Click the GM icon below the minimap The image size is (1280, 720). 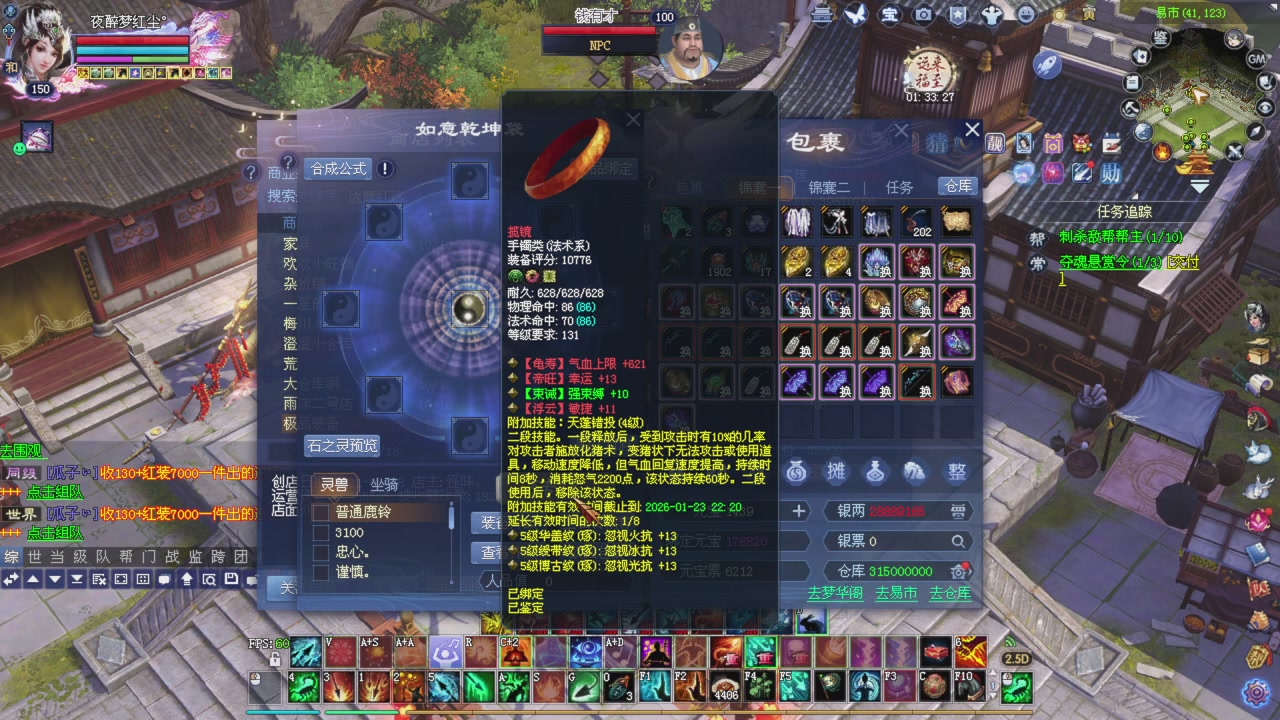[1255, 59]
